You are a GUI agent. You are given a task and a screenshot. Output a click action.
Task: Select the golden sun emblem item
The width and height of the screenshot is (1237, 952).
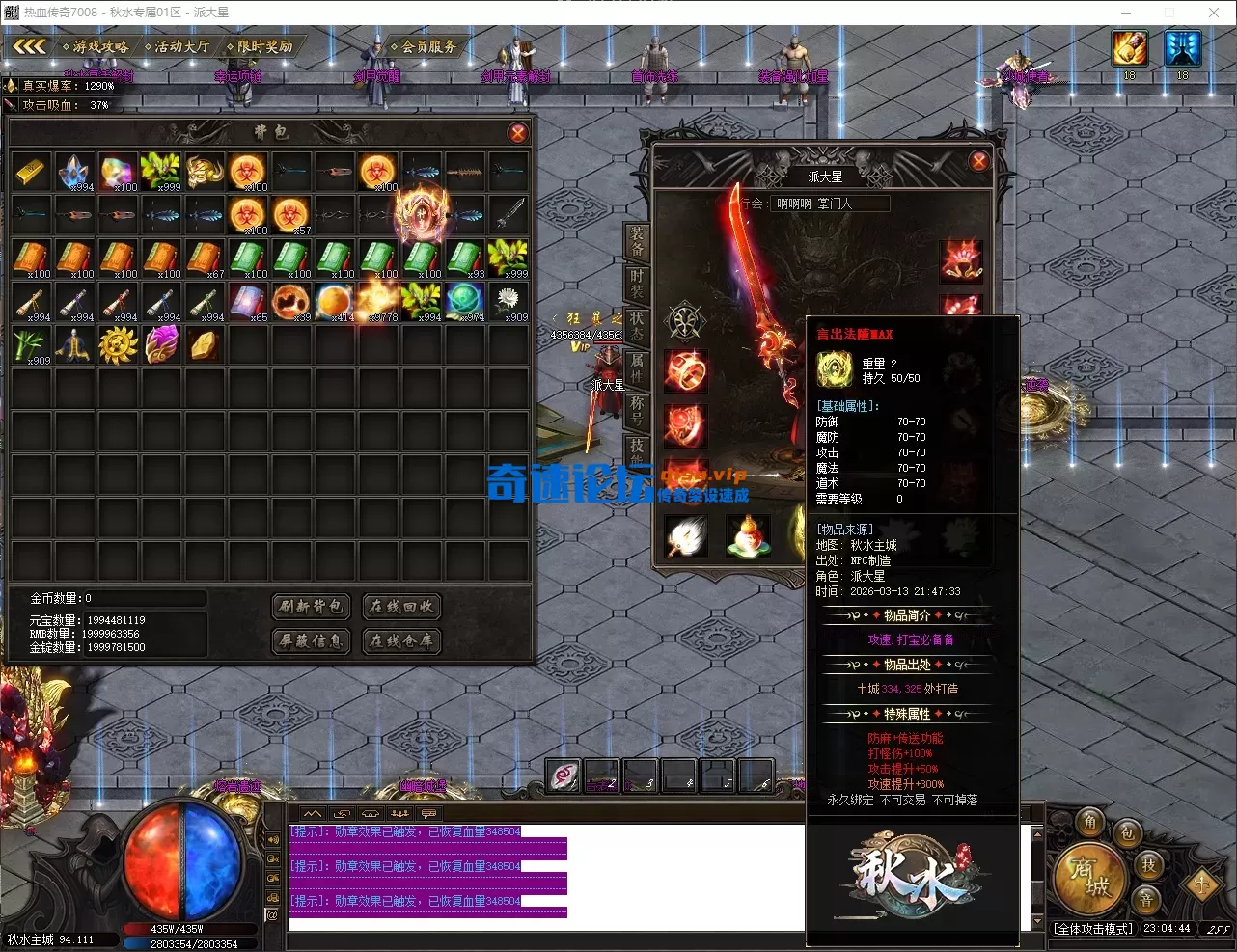[119, 344]
